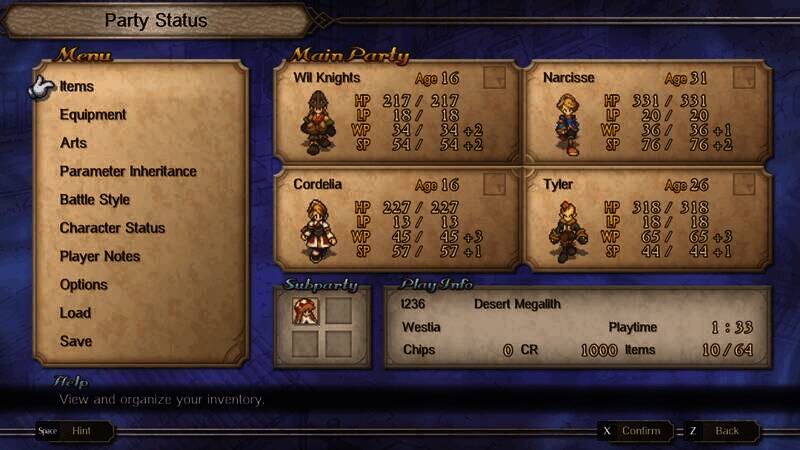
Task: Select the subparty character portrait
Action: pyautogui.click(x=305, y=311)
